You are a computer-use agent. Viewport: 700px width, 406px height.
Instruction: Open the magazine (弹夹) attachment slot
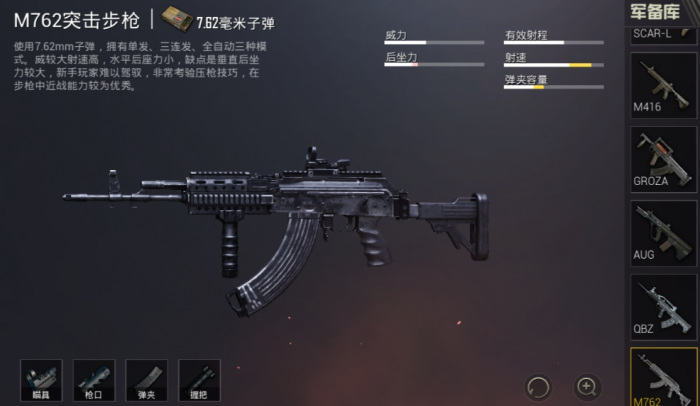[146, 380]
